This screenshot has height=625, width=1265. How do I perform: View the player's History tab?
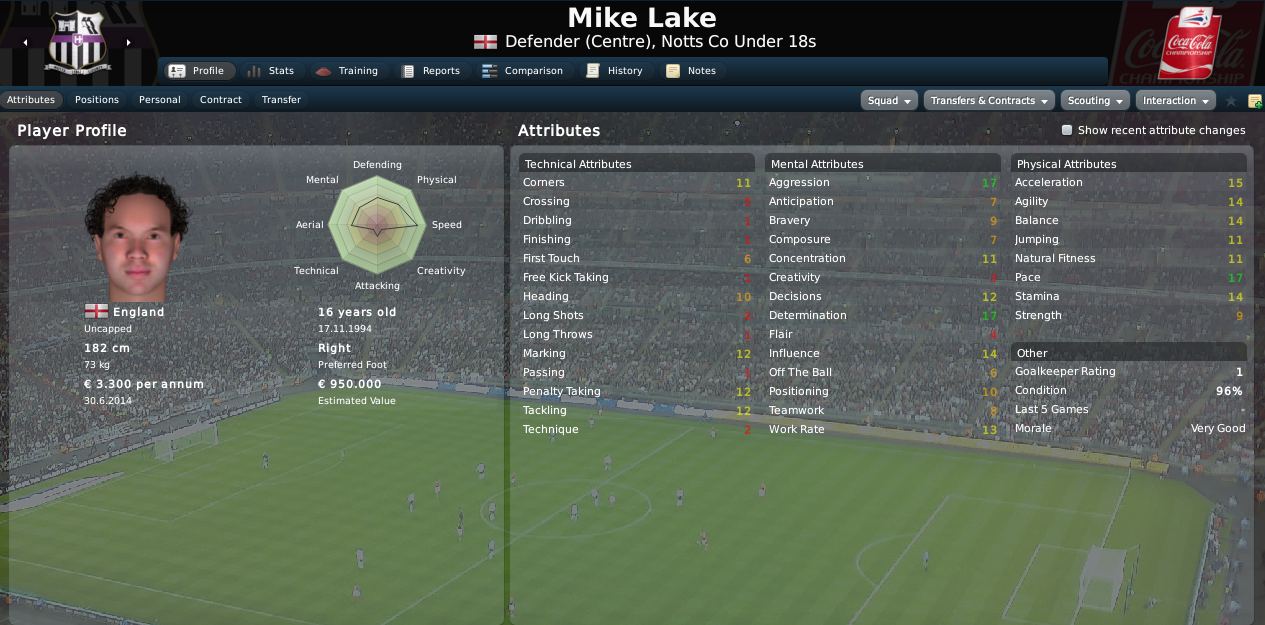pos(614,71)
